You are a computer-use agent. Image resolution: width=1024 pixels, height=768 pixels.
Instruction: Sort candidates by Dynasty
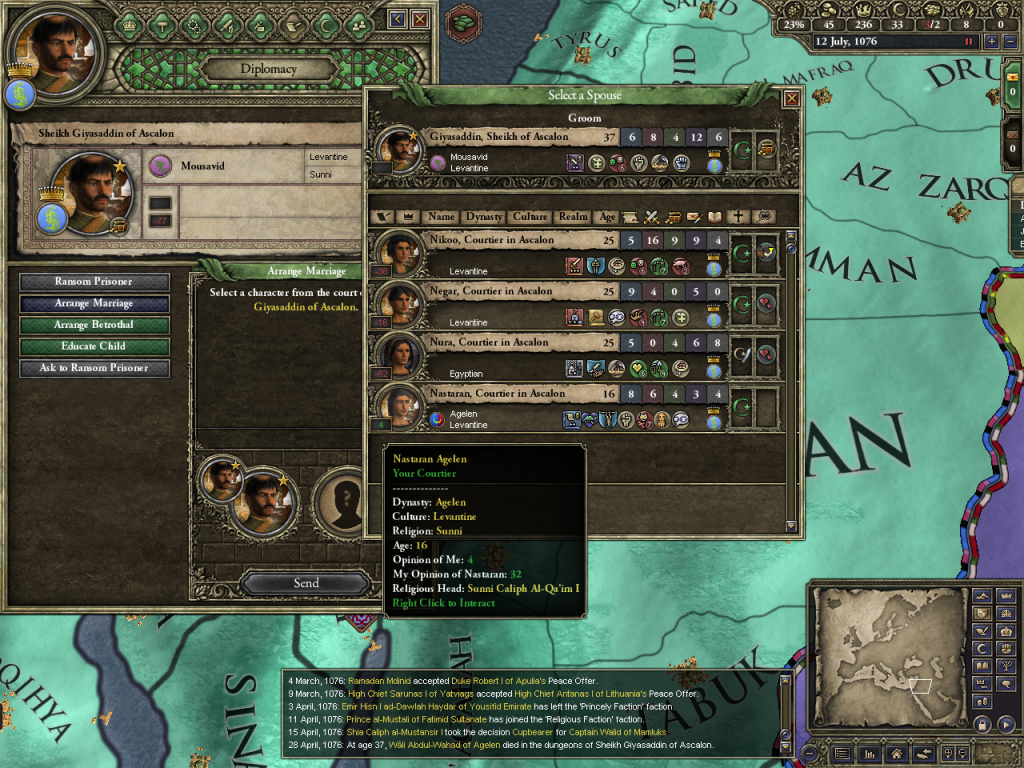click(x=484, y=216)
